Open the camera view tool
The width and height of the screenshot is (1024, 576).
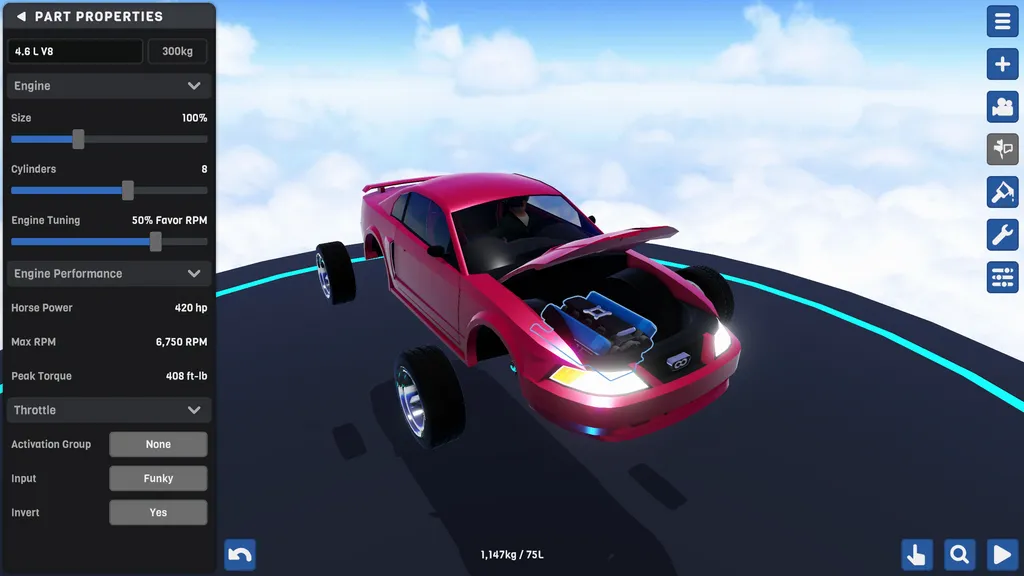(1002, 107)
